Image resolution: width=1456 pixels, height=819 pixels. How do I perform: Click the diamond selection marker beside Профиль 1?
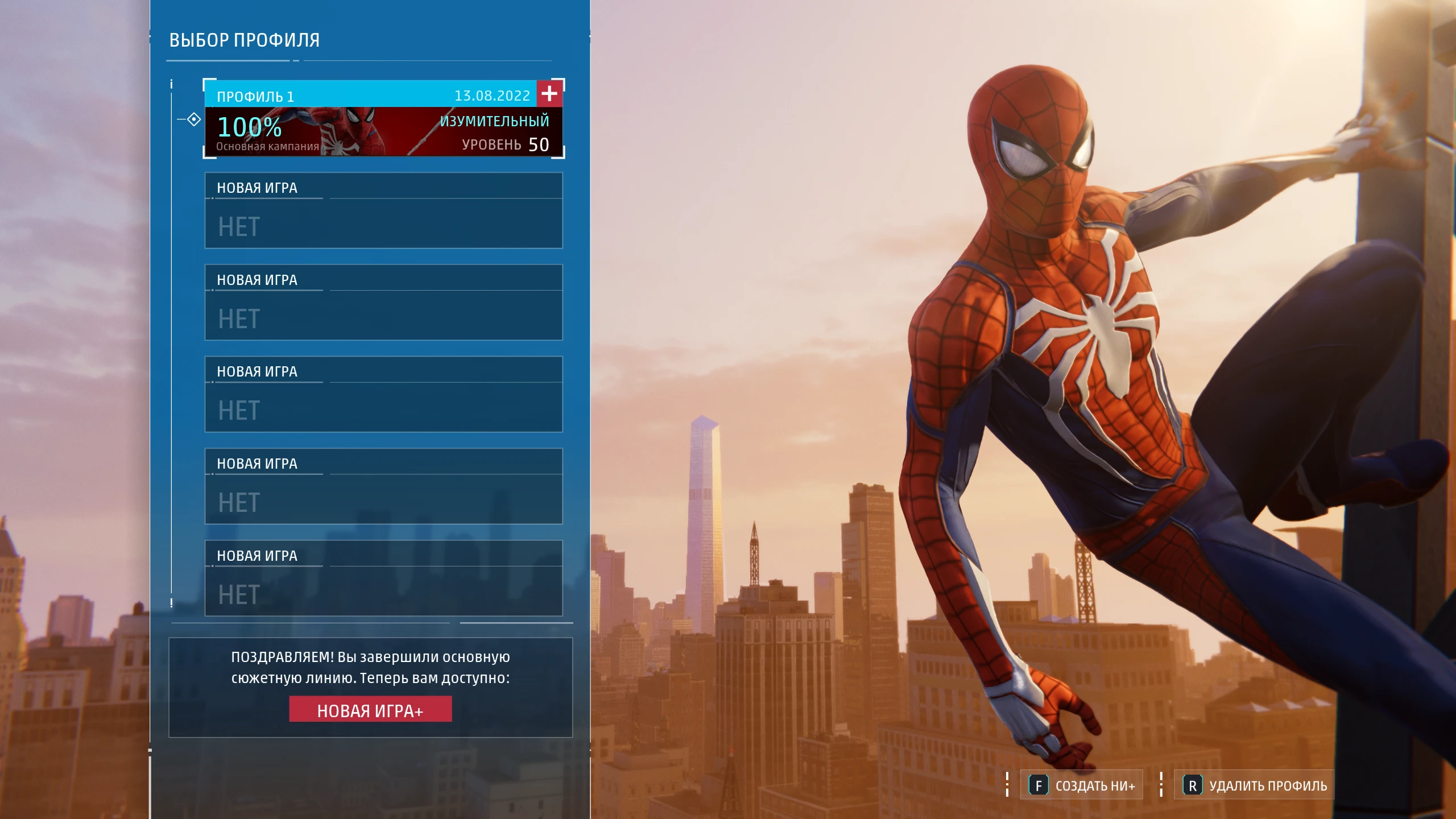coord(194,119)
